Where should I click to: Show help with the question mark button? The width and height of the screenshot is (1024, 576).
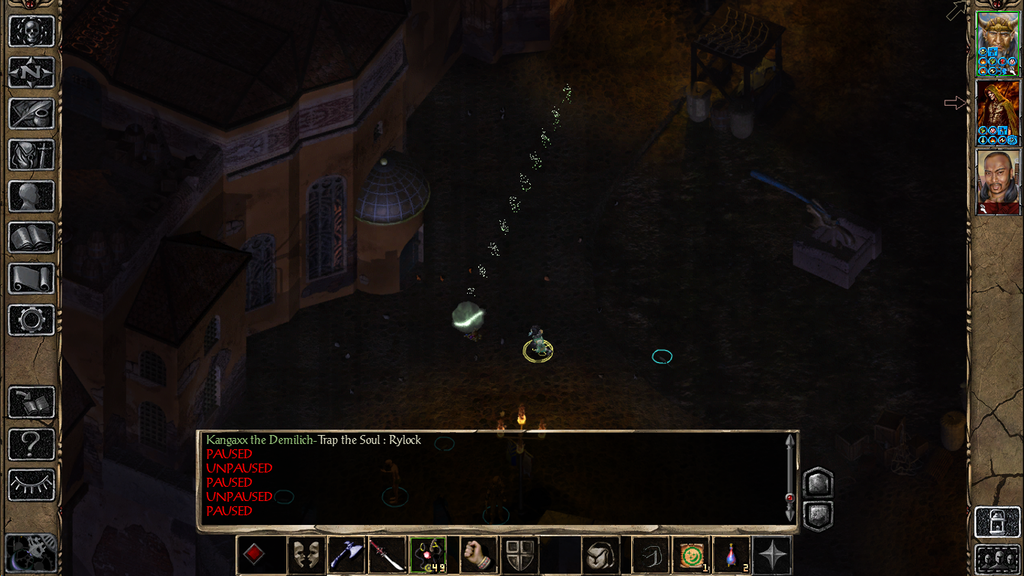pyautogui.click(x=31, y=443)
